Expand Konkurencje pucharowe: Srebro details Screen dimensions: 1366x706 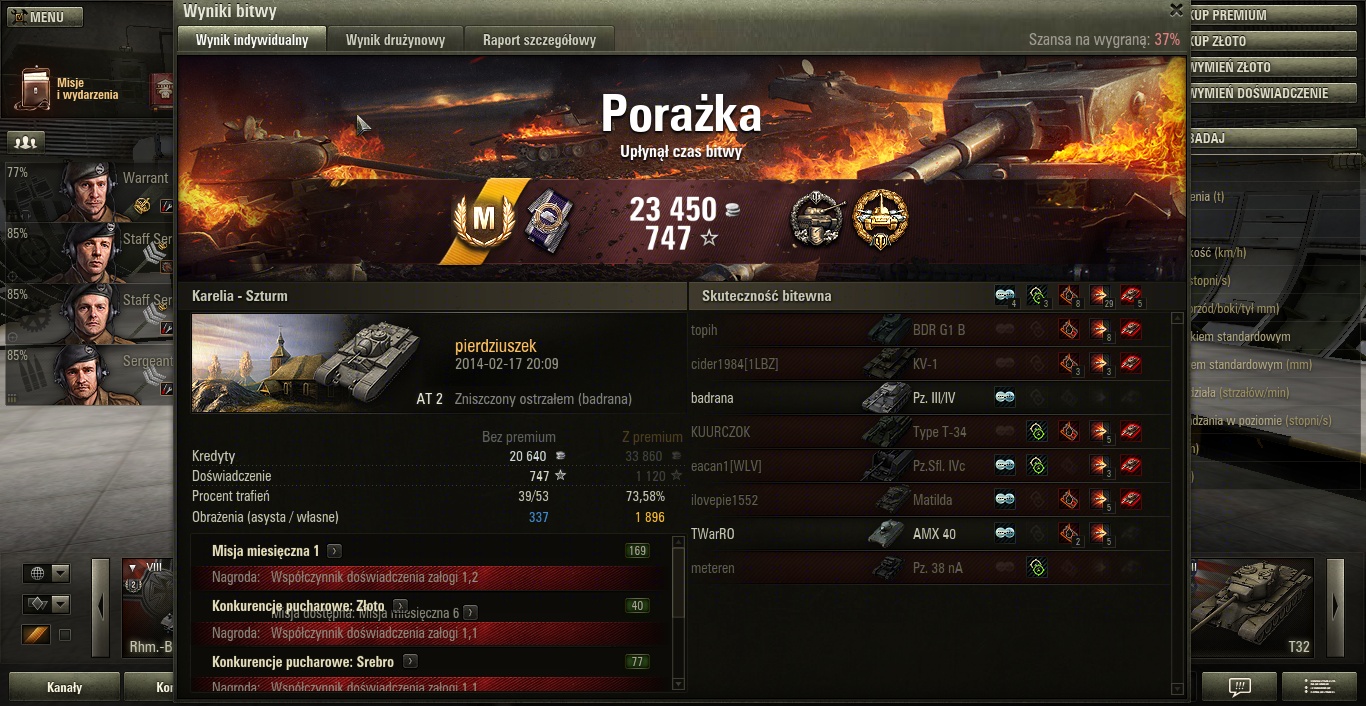coord(410,662)
